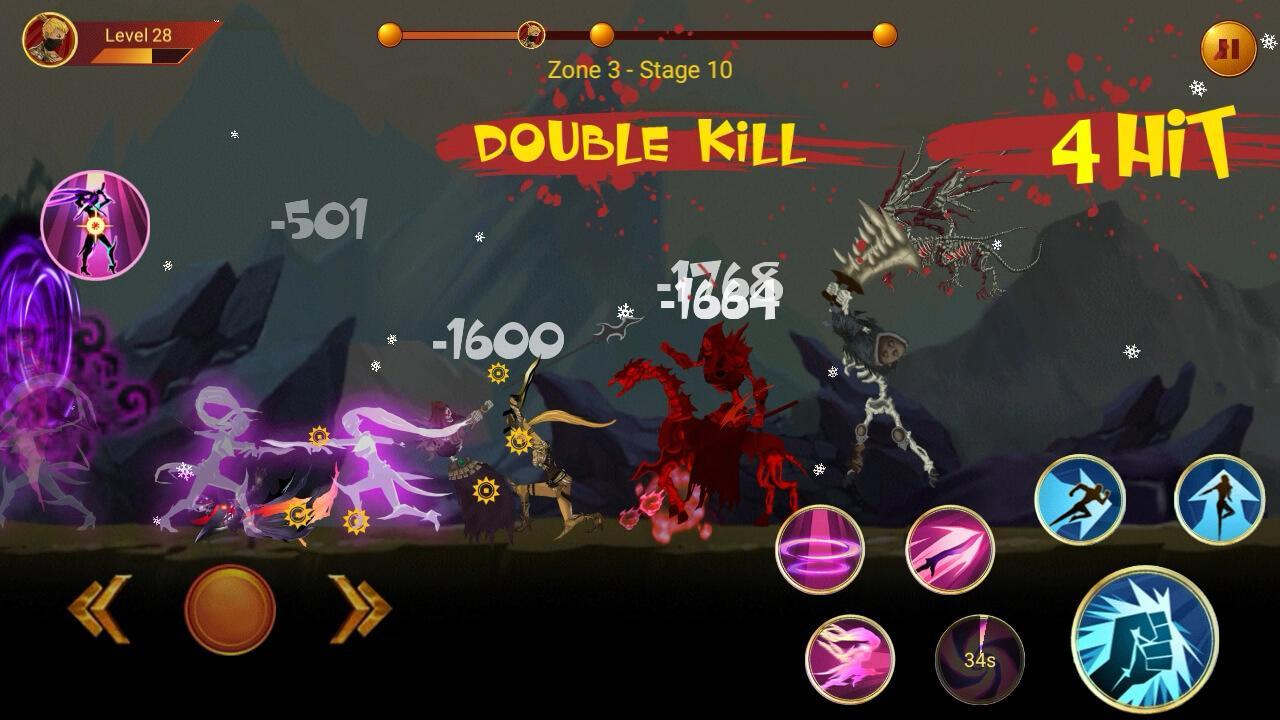Activate the blue fist attack button

[x=1145, y=639]
